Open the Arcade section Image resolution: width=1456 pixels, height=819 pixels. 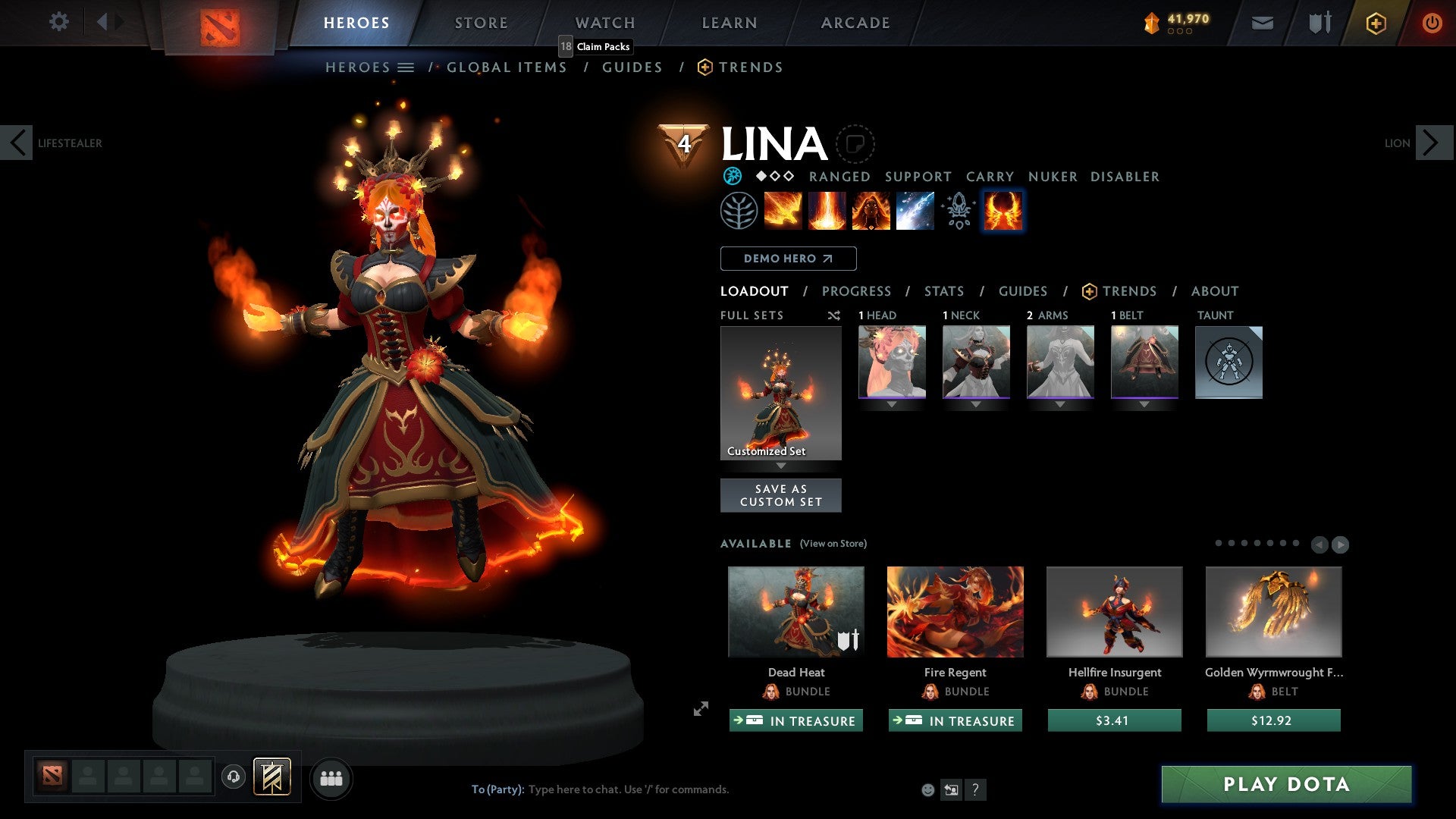point(855,23)
